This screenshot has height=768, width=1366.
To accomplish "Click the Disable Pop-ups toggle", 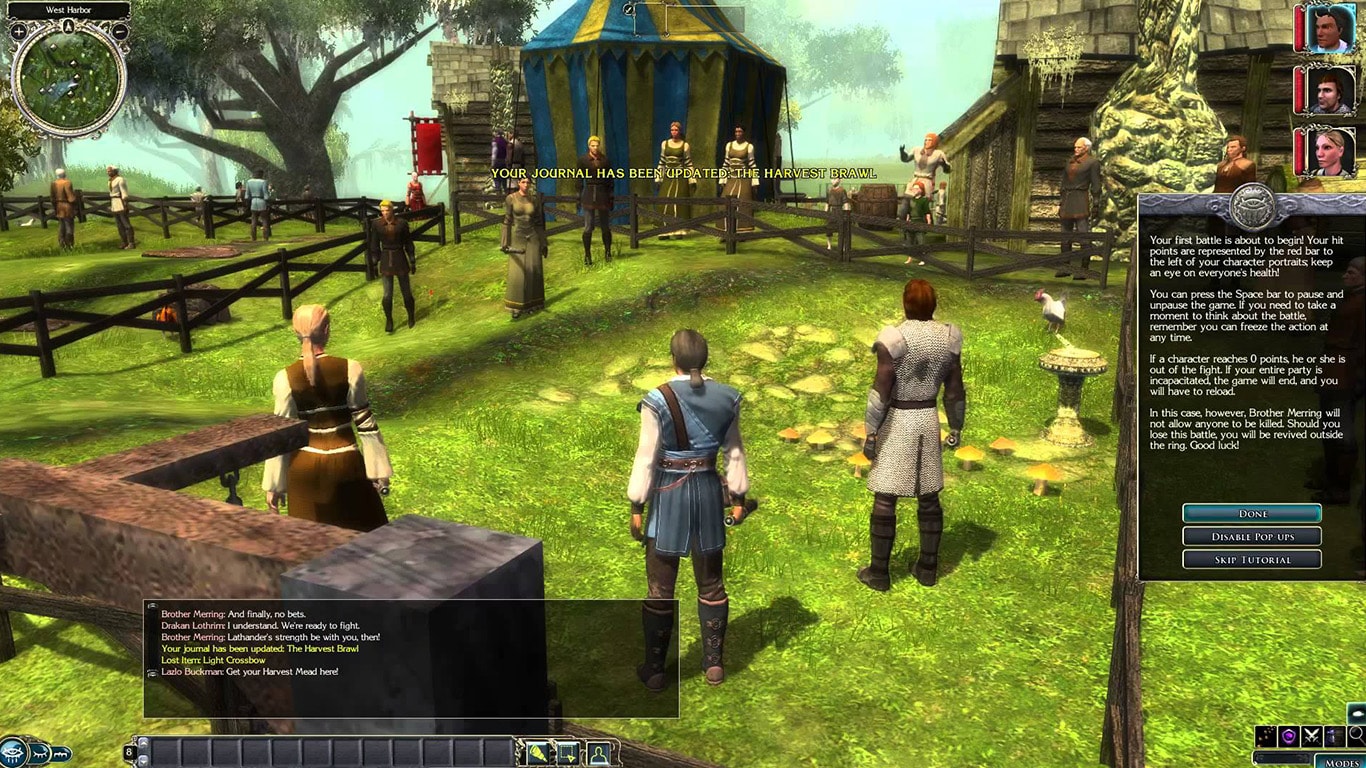I will [1251, 536].
